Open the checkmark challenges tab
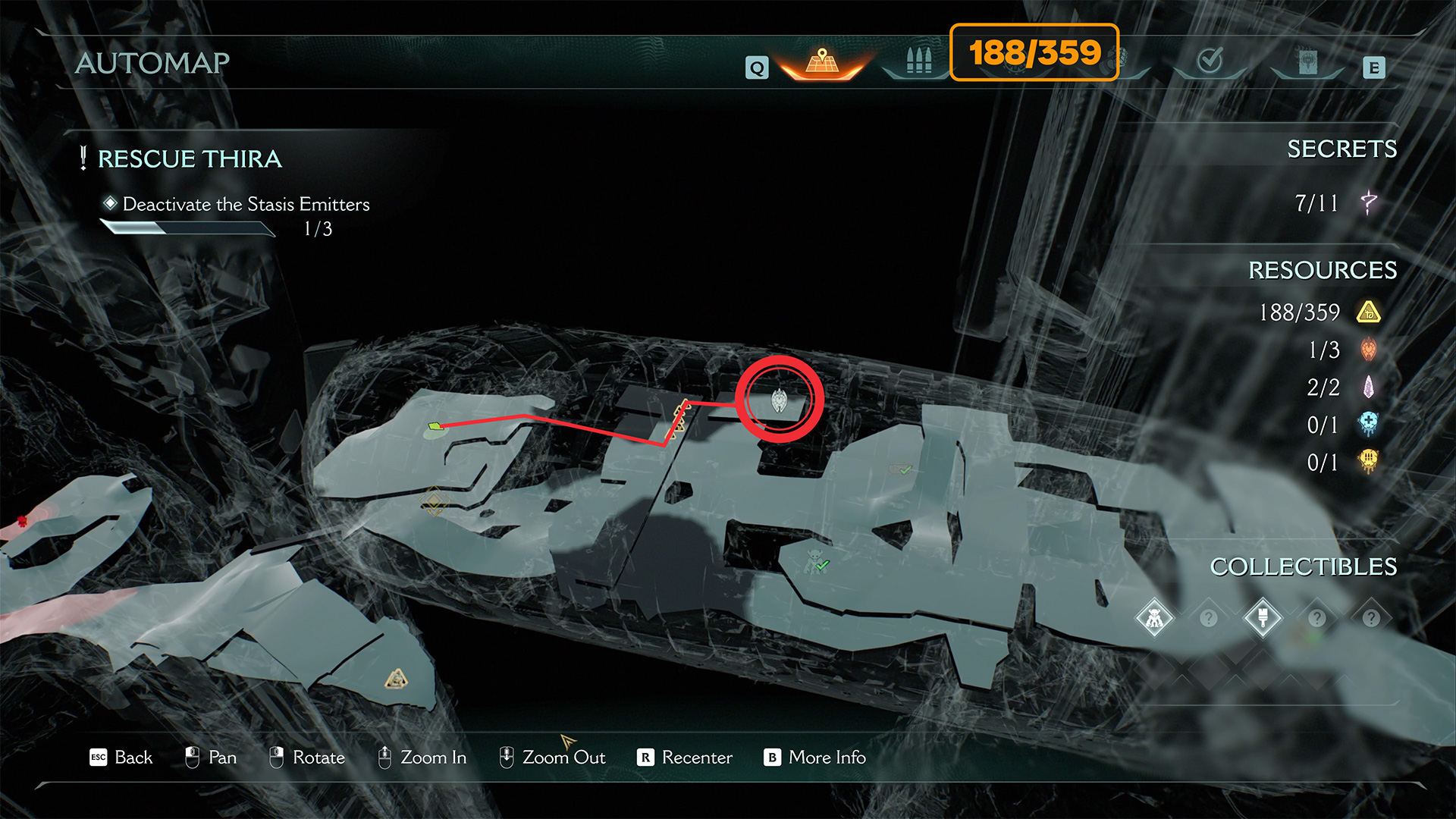Viewport: 1456px width, 819px height. (1210, 61)
